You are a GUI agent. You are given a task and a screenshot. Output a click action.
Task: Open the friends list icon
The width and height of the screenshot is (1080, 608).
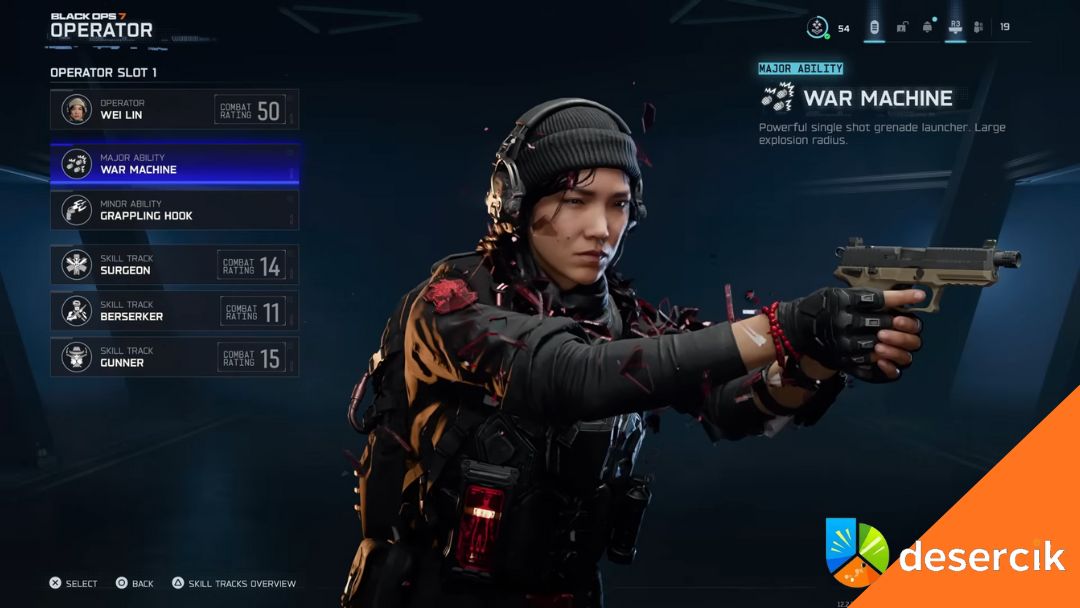(x=978, y=27)
